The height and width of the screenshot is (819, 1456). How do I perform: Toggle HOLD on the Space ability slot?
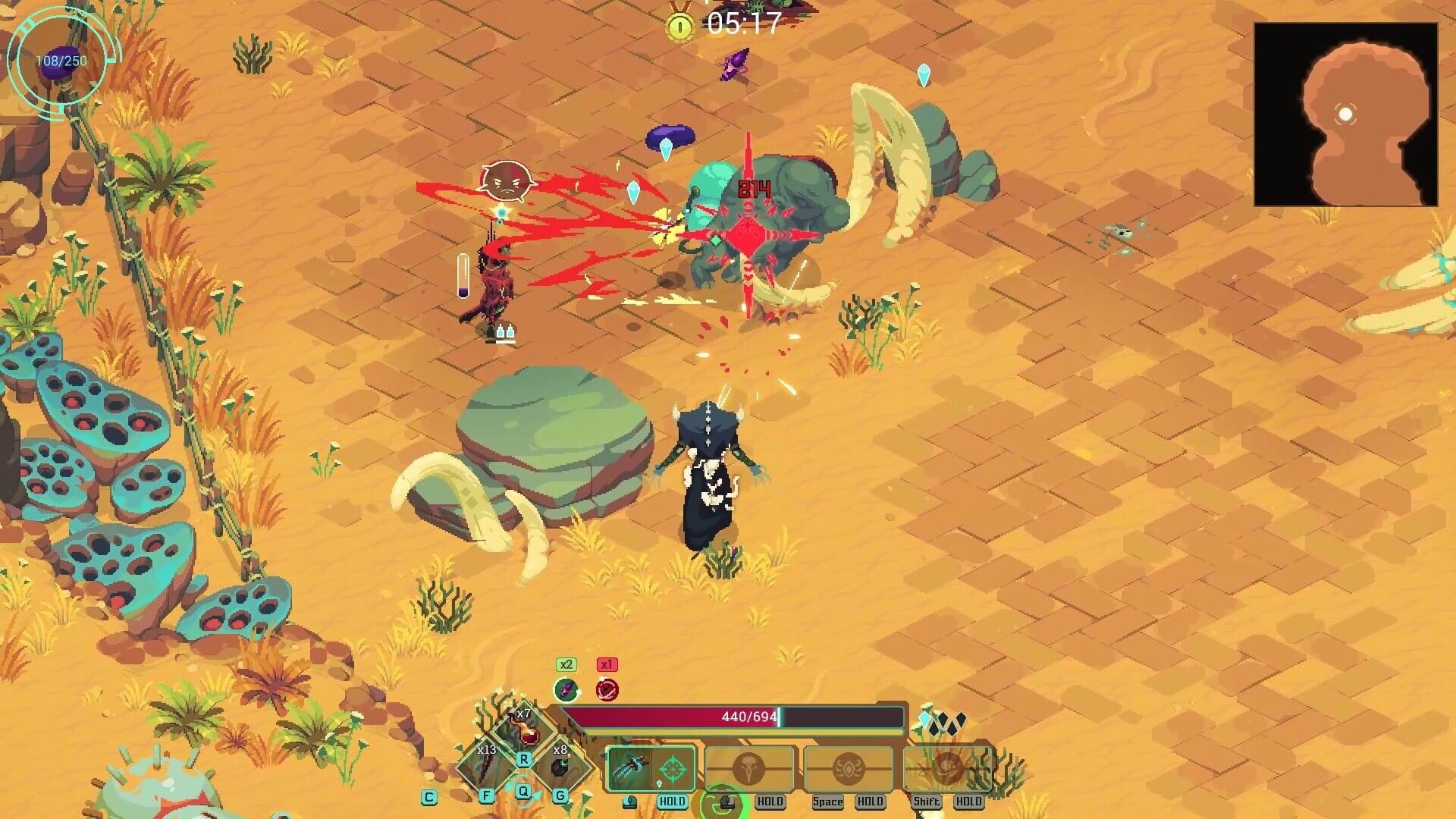[870, 801]
